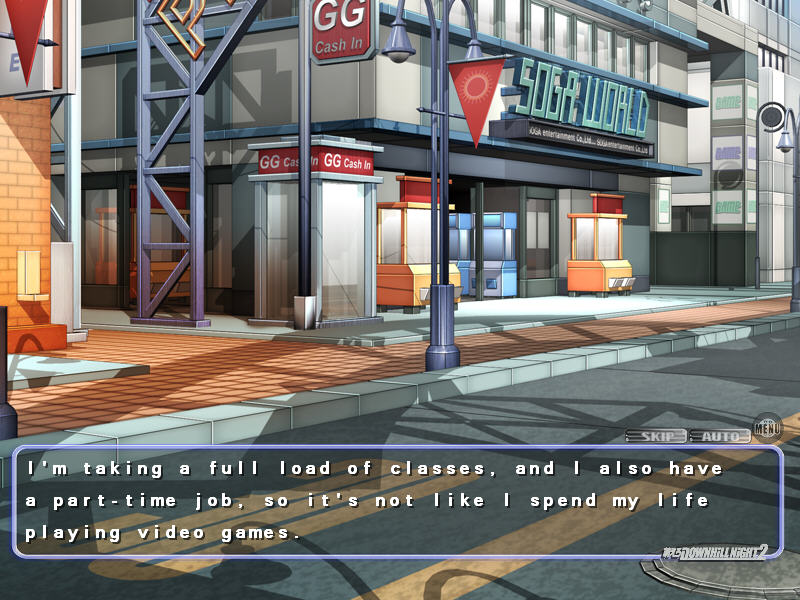Click the SKIP button
This screenshot has width=800, height=600.
coord(656,436)
